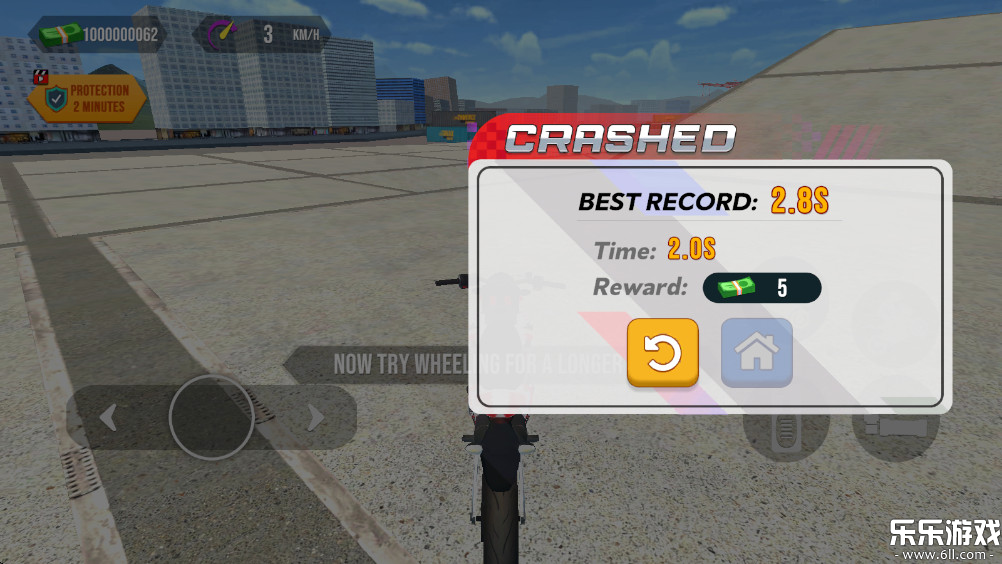The image size is (1002, 564).
Task: Return to the home menu
Action: pyautogui.click(x=756, y=352)
